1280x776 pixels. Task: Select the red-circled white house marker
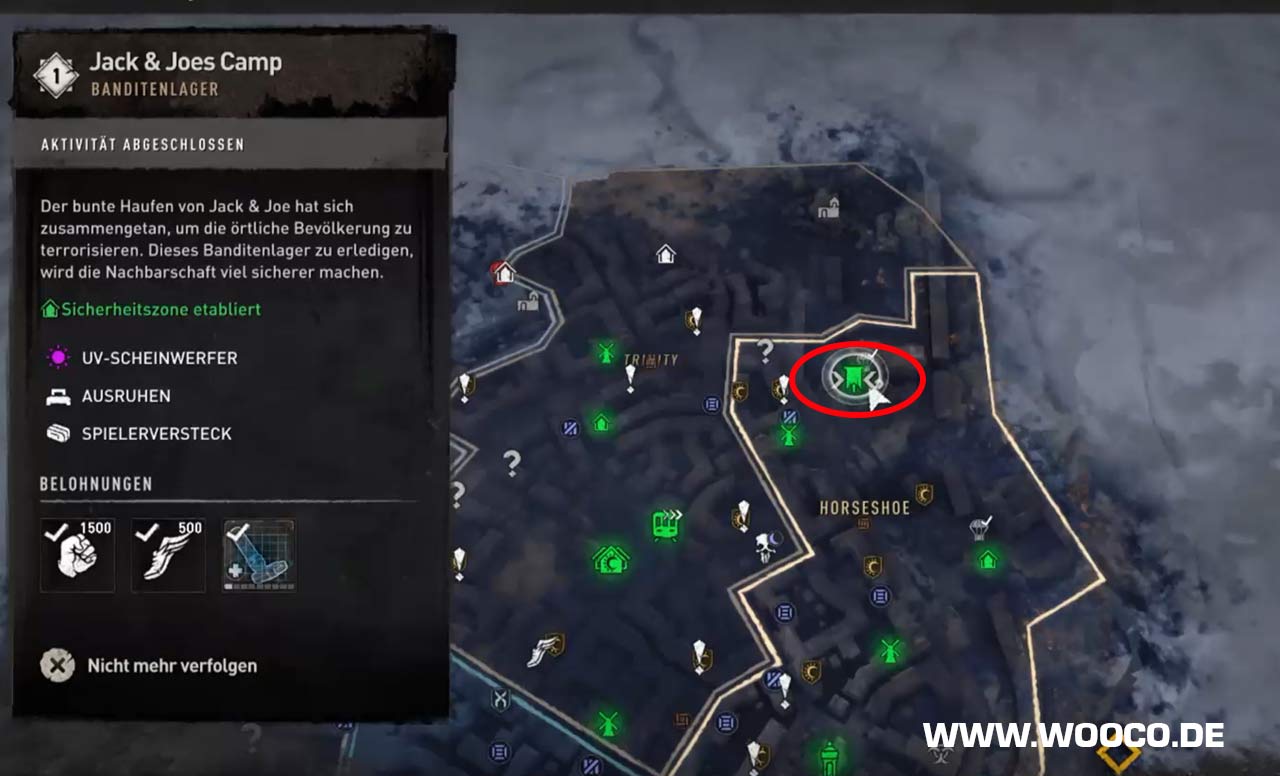click(504, 271)
